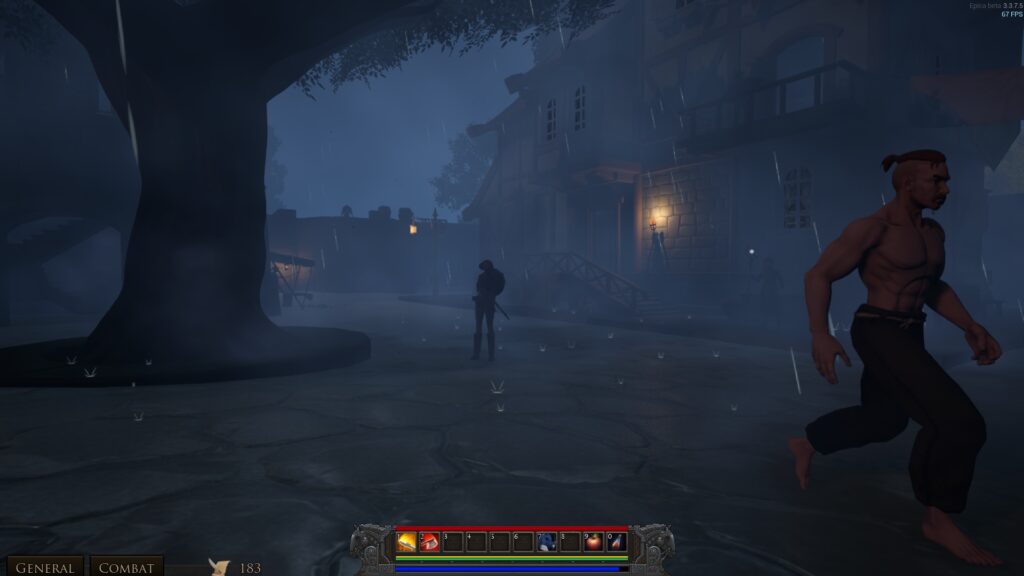Open the Combat chat tab
The width and height of the screenshot is (1024, 576).
tap(127, 567)
